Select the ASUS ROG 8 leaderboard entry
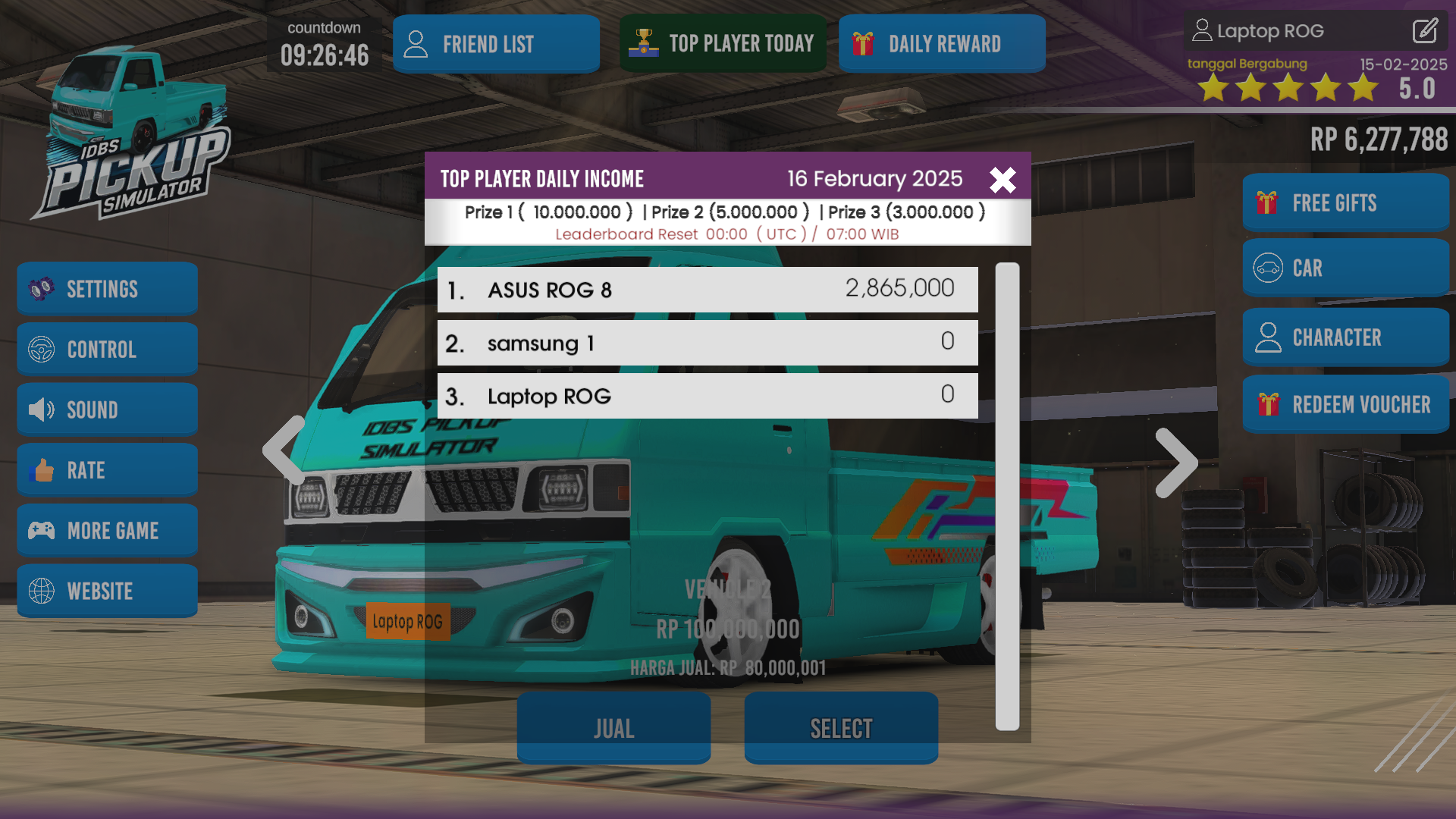 pos(708,289)
